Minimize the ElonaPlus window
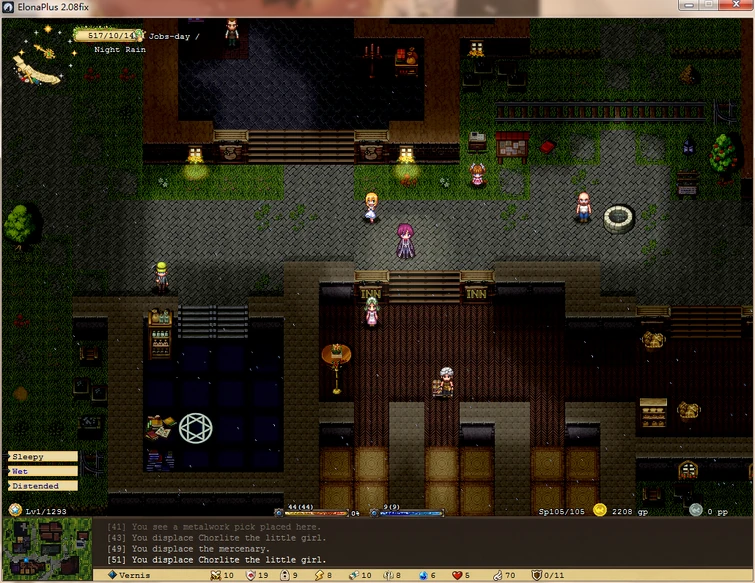755x583 pixels. click(x=682, y=5)
